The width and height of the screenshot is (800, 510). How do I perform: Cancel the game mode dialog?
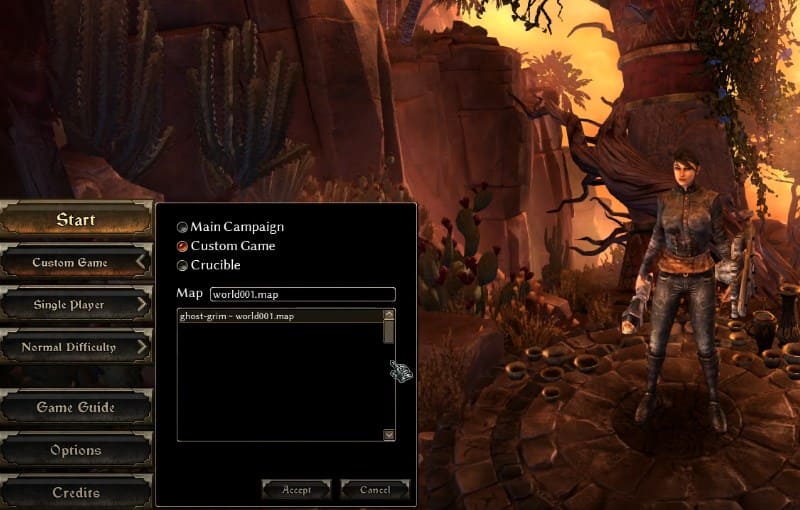tap(375, 490)
